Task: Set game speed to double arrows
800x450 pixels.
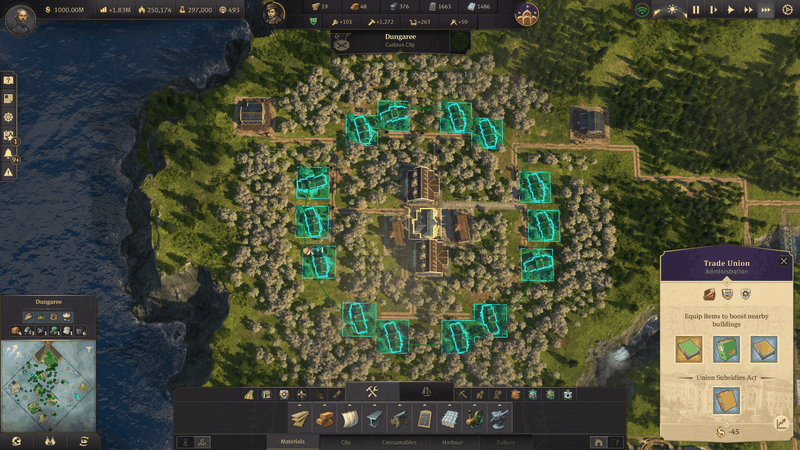Action: pos(749,9)
